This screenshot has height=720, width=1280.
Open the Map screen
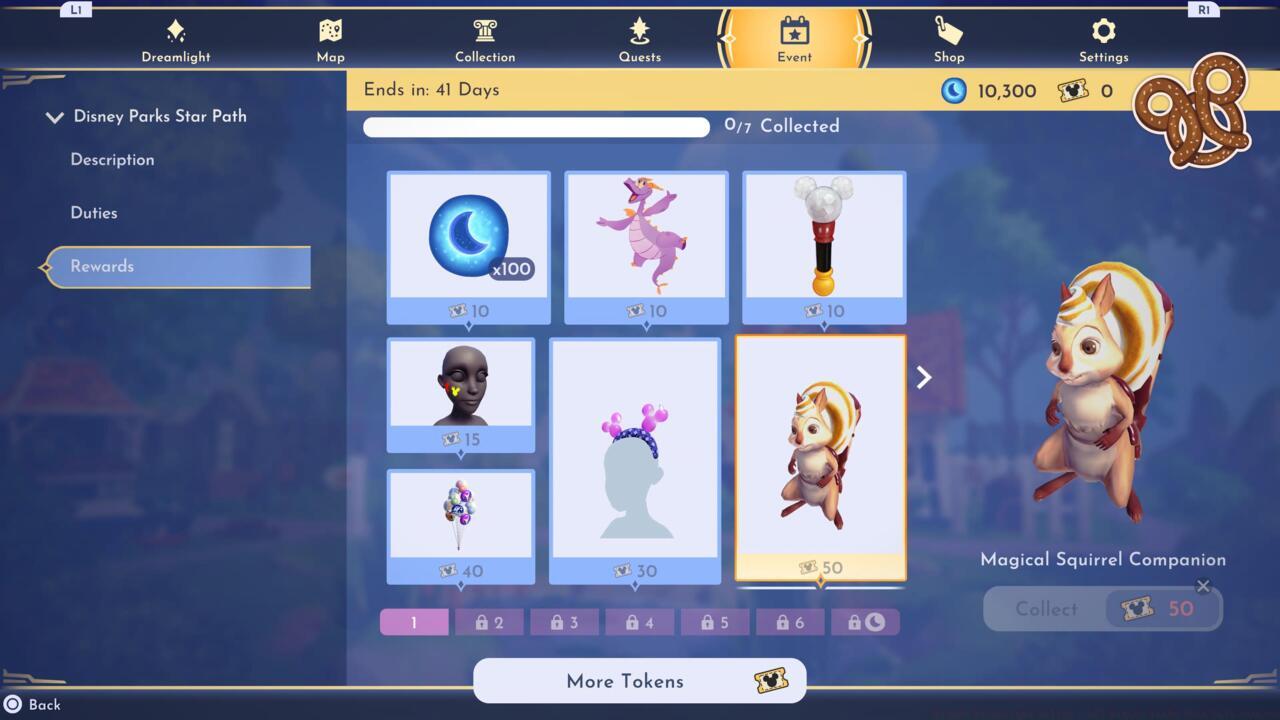(x=330, y=33)
